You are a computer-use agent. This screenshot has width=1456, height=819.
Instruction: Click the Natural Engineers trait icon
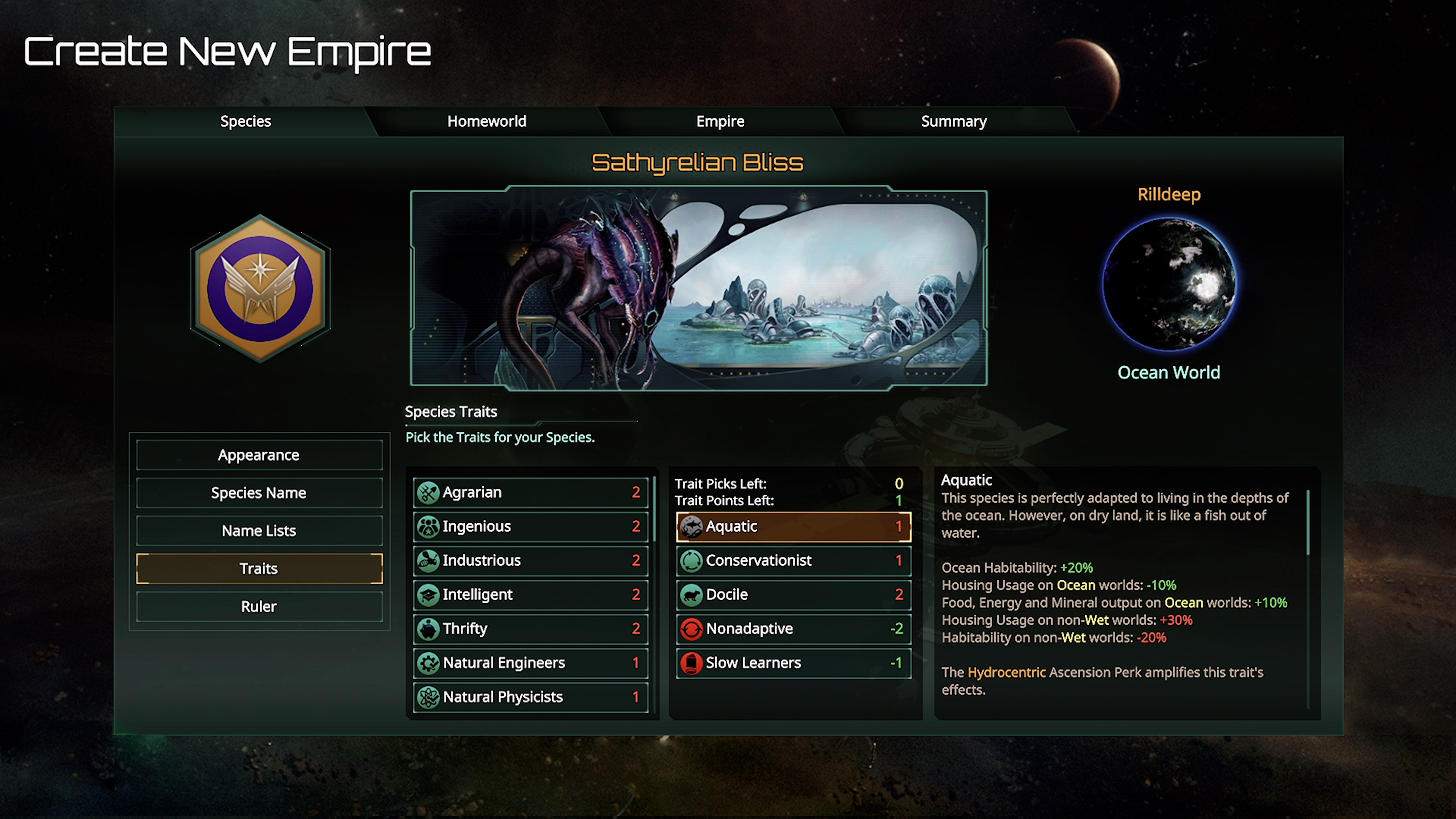[428, 662]
